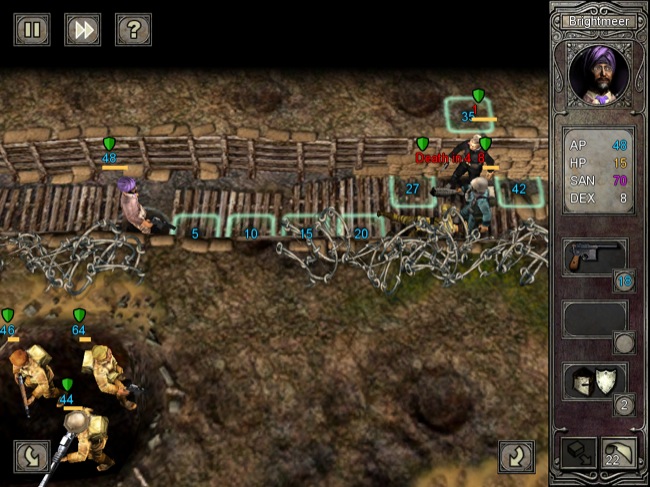Move to the tile costing 10 AP
This screenshot has width=650, height=487.
click(250, 229)
